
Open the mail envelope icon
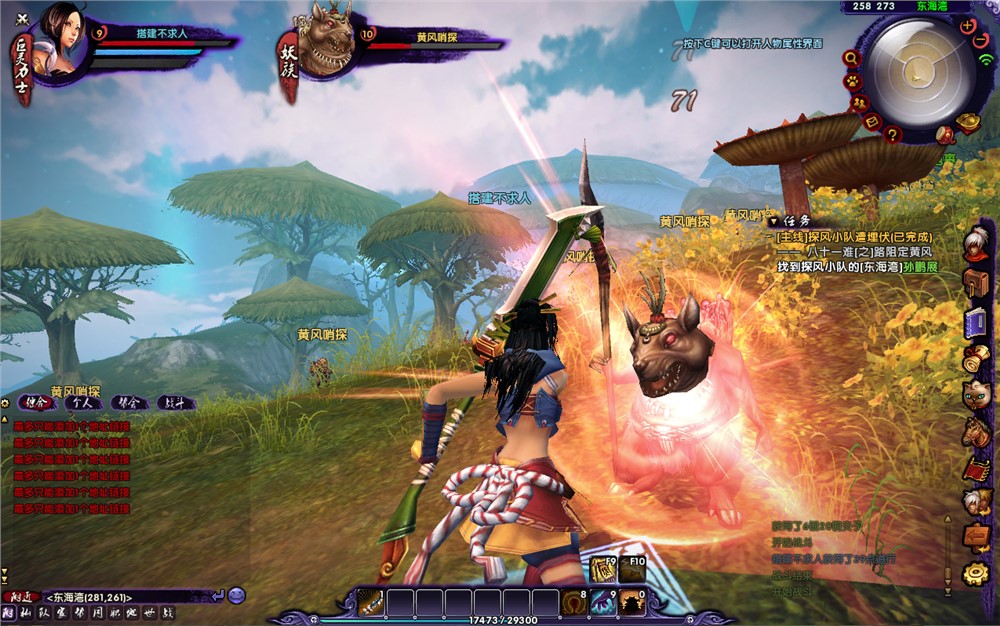873,122
